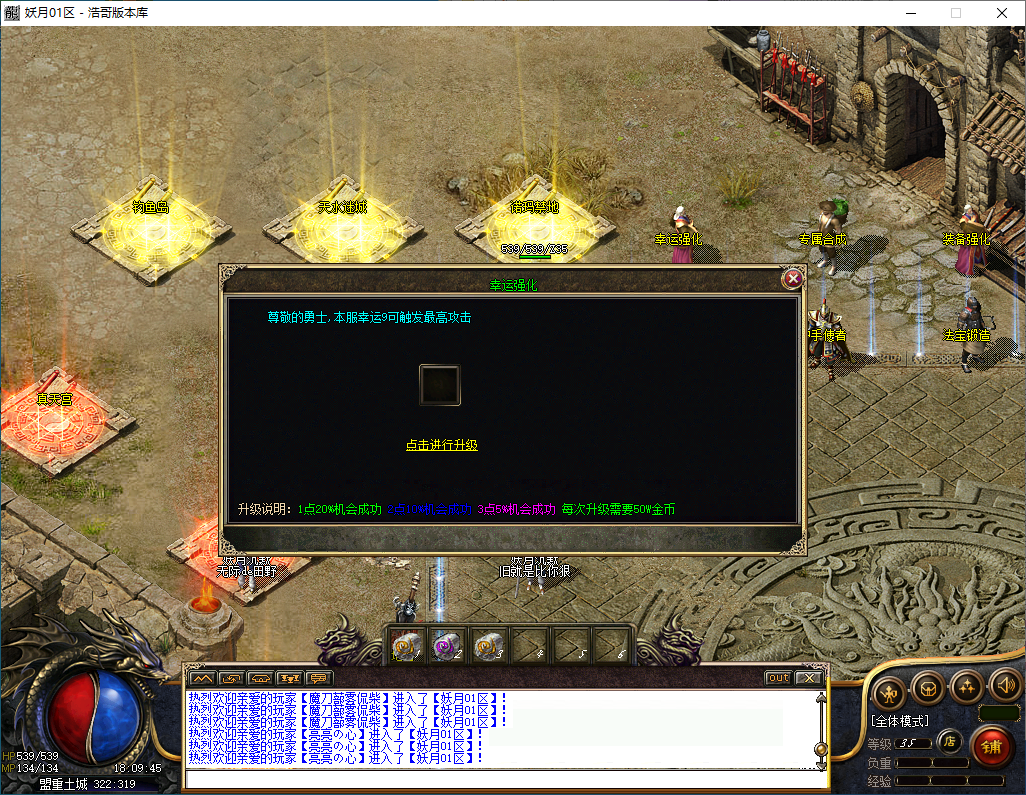Use the scroll item in hotbar slot 1
The width and height of the screenshot is (1026, 795).
coord(407,645)
